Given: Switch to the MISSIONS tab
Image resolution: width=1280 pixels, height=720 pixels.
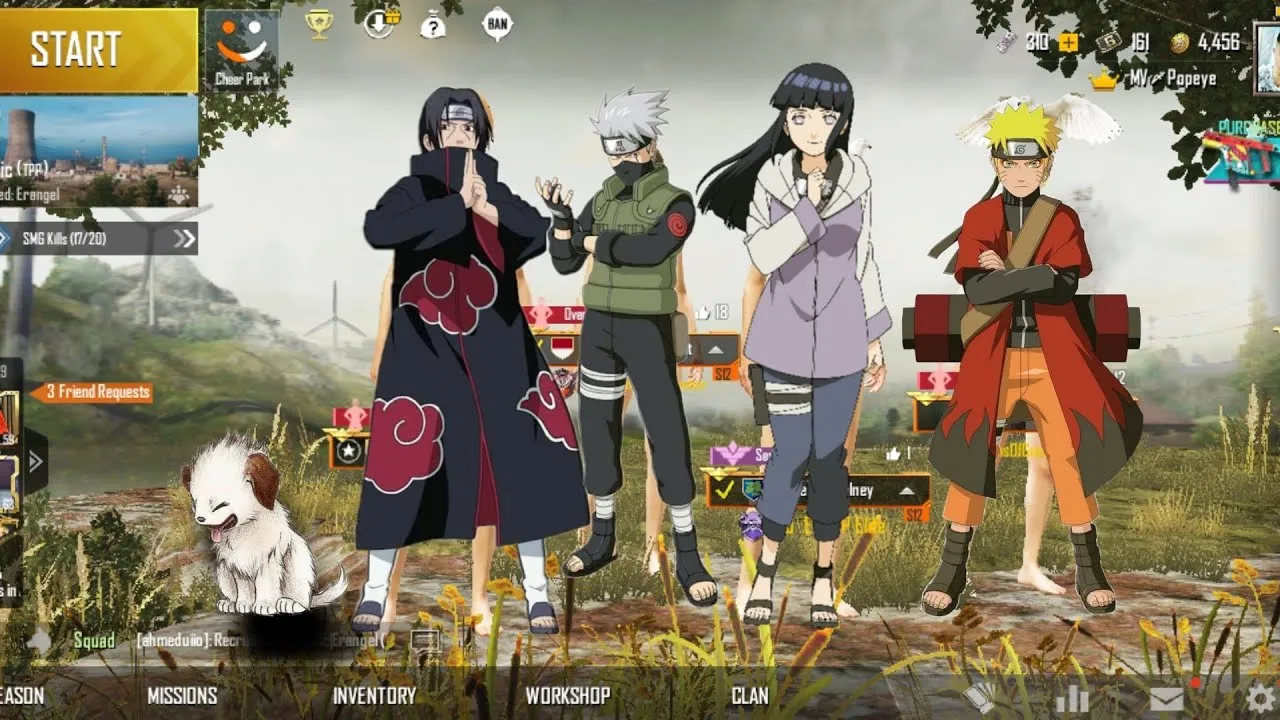Looking at the screenshot, I should pos(181,695).
